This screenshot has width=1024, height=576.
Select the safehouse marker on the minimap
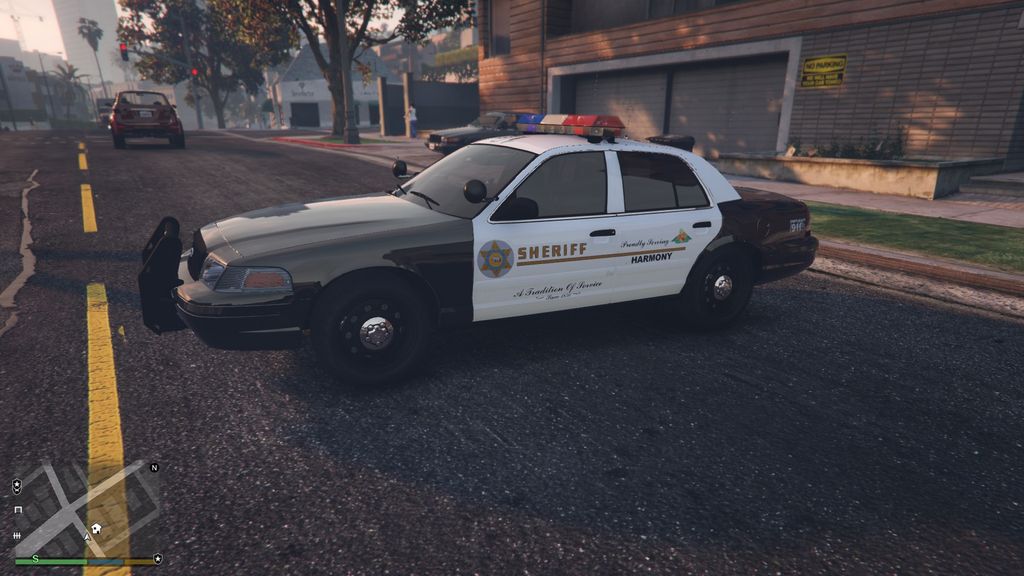(x=96, y=528)
